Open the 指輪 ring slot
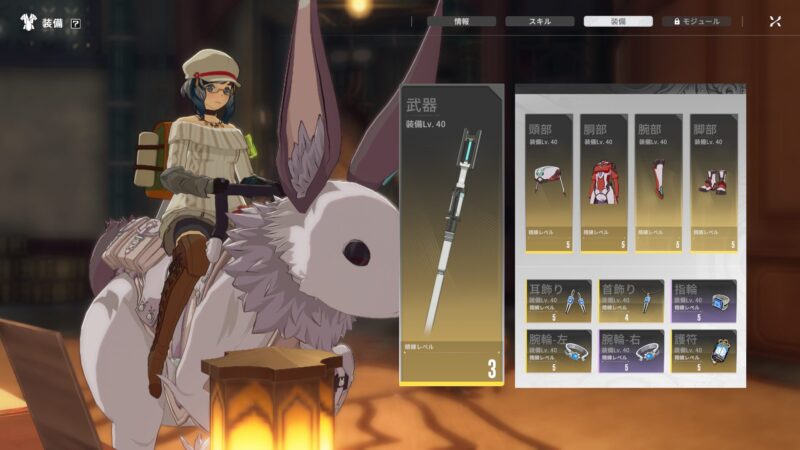The height and width of the screenshot is (450, 800). (x=703, y=300)
